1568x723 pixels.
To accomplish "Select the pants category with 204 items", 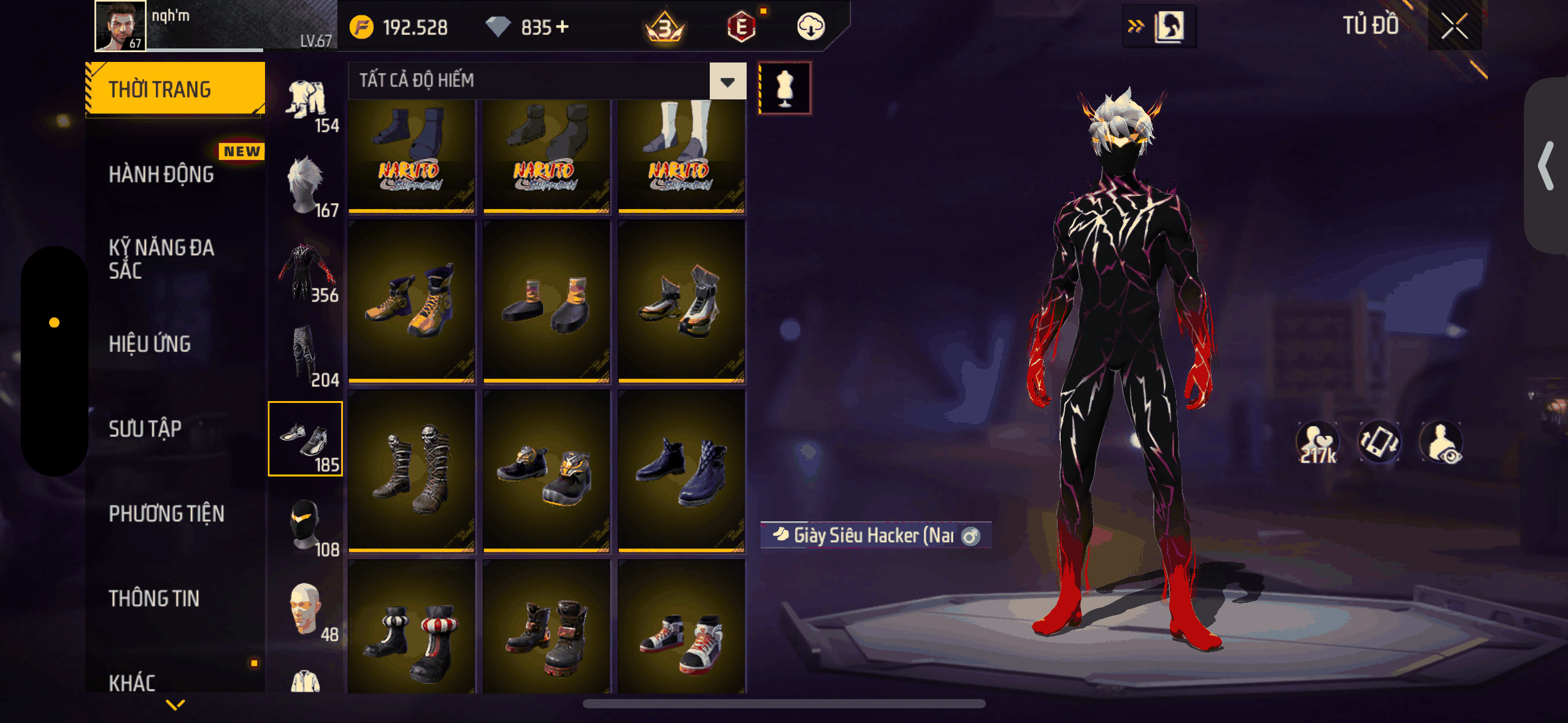I will 306,356.
